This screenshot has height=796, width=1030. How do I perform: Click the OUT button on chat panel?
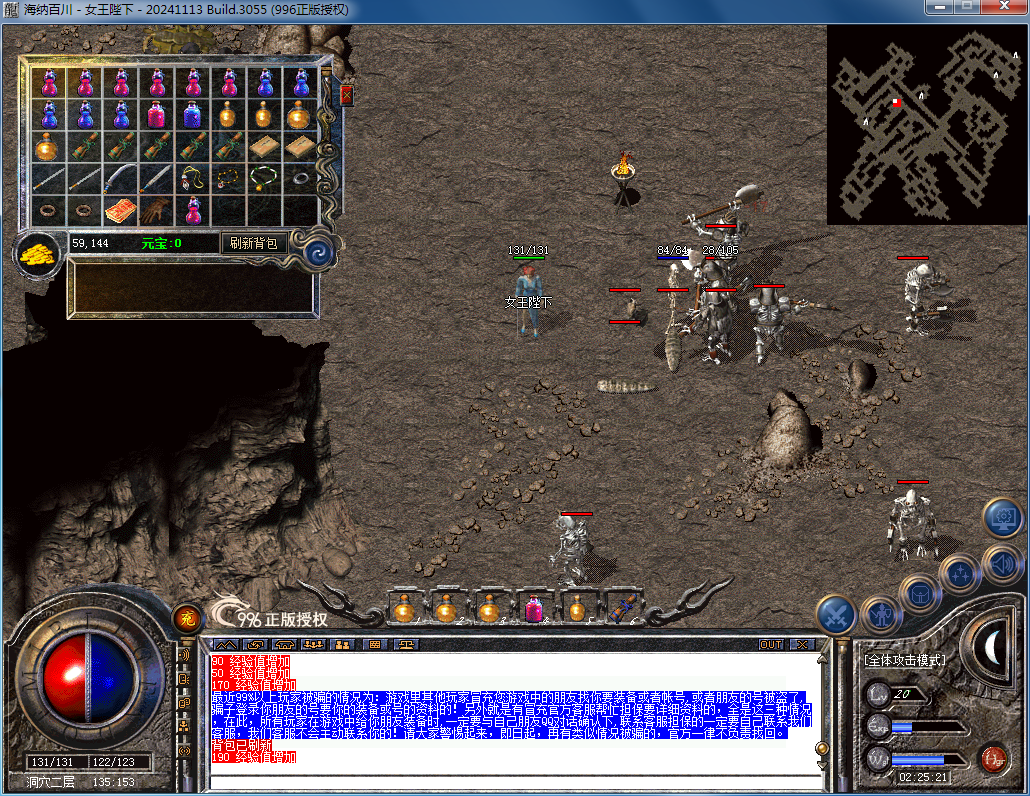(770, 644)
